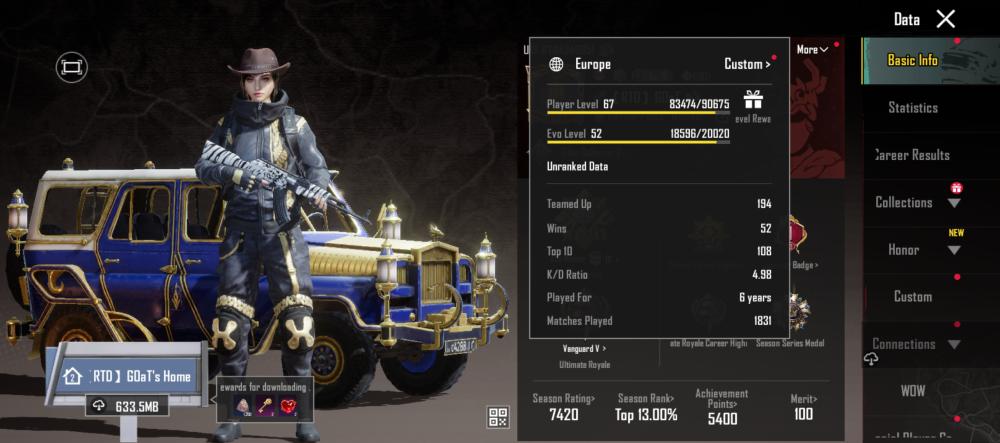Visit GOaT's Home sign
Screen dimensions: 1000x443
click(130, 377)
